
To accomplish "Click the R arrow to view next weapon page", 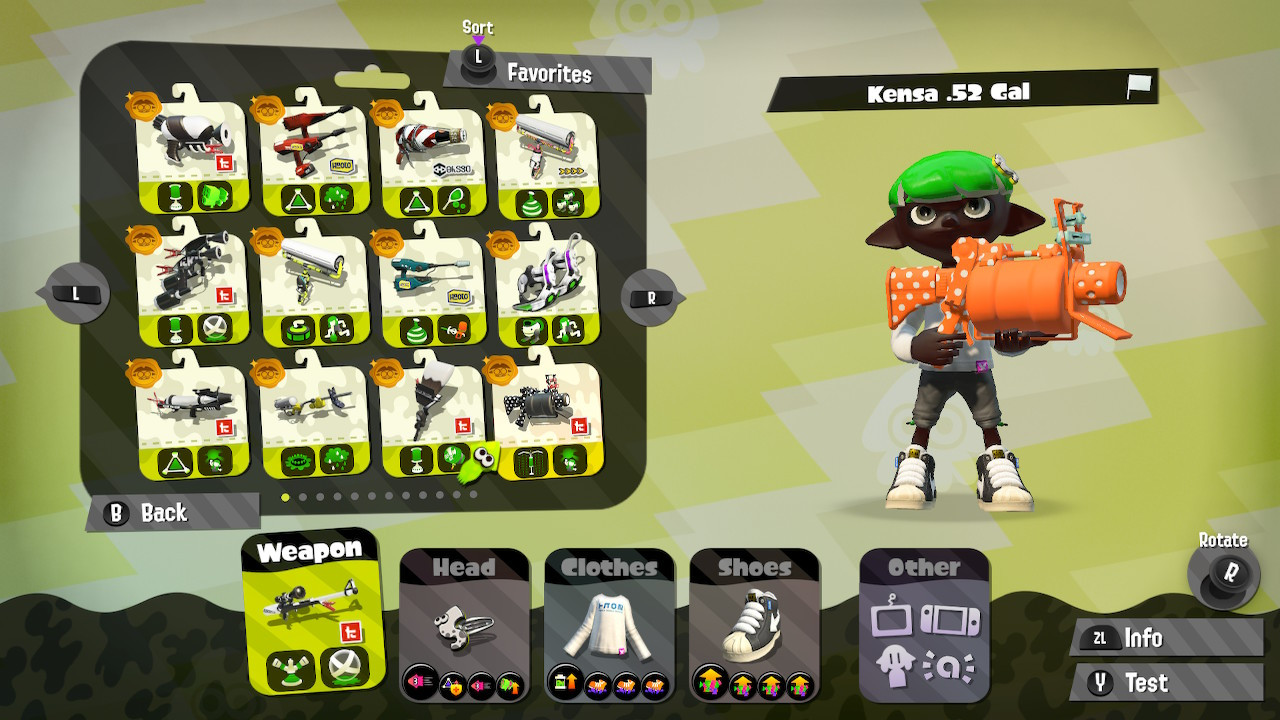I will click(649, 295).
